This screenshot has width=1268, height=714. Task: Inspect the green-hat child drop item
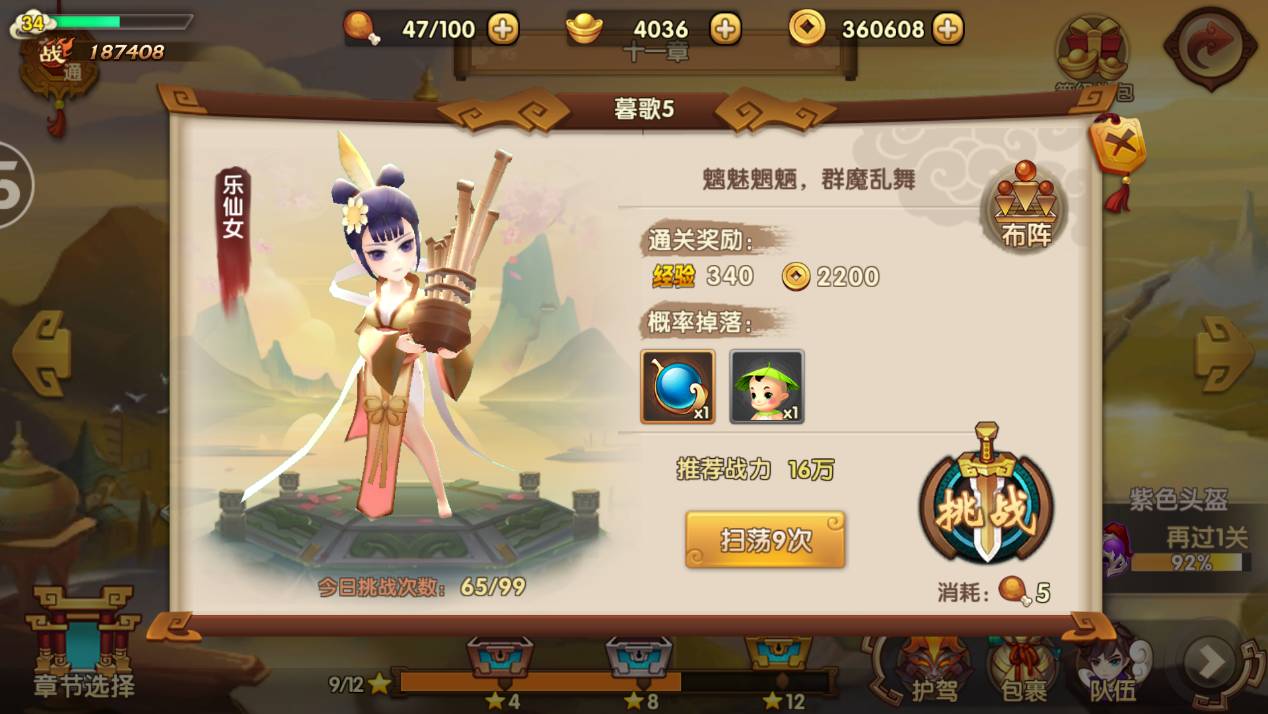[767, 386]
